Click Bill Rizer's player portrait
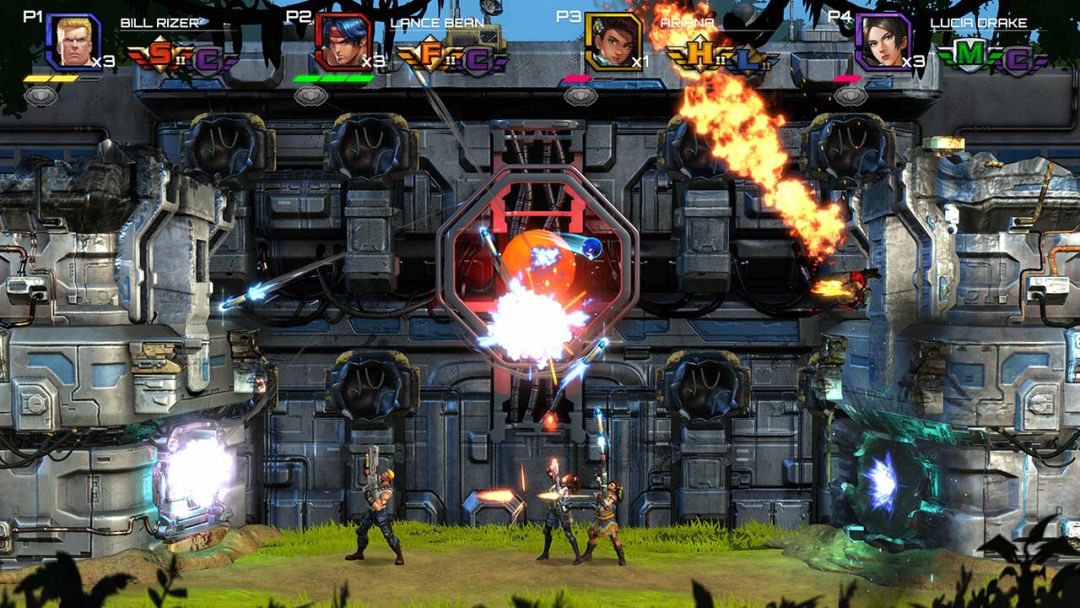 pos(72,41)
